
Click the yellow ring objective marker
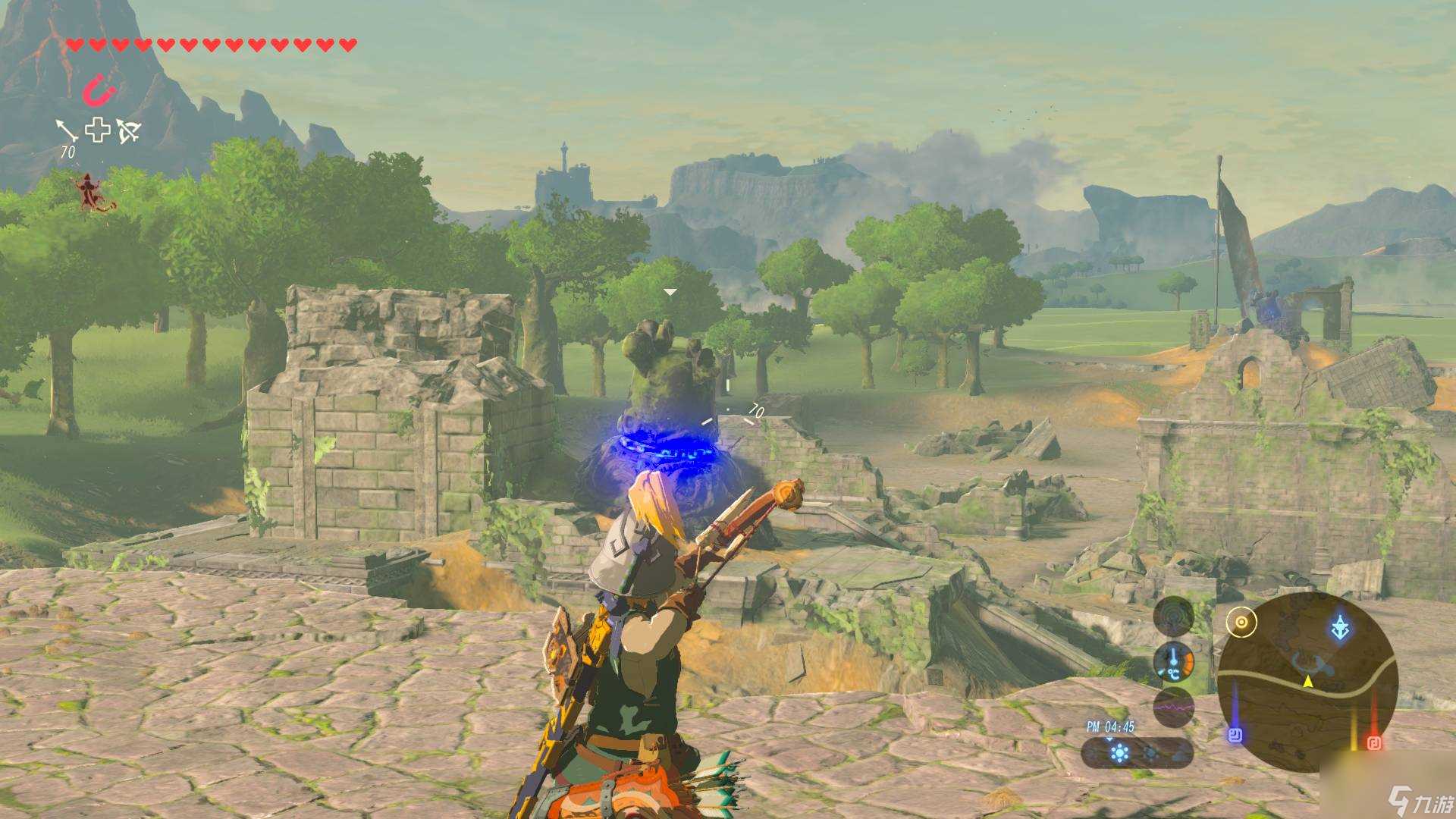click(x=1241, y=623)
